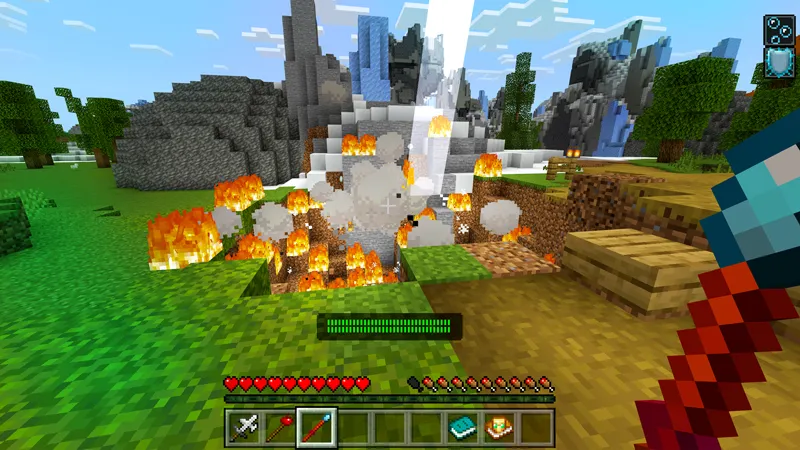Choose the orange spellbook hotbar slot
This screenshot has height=450, width=800.
pyautogui.click(x=497, y=428)
